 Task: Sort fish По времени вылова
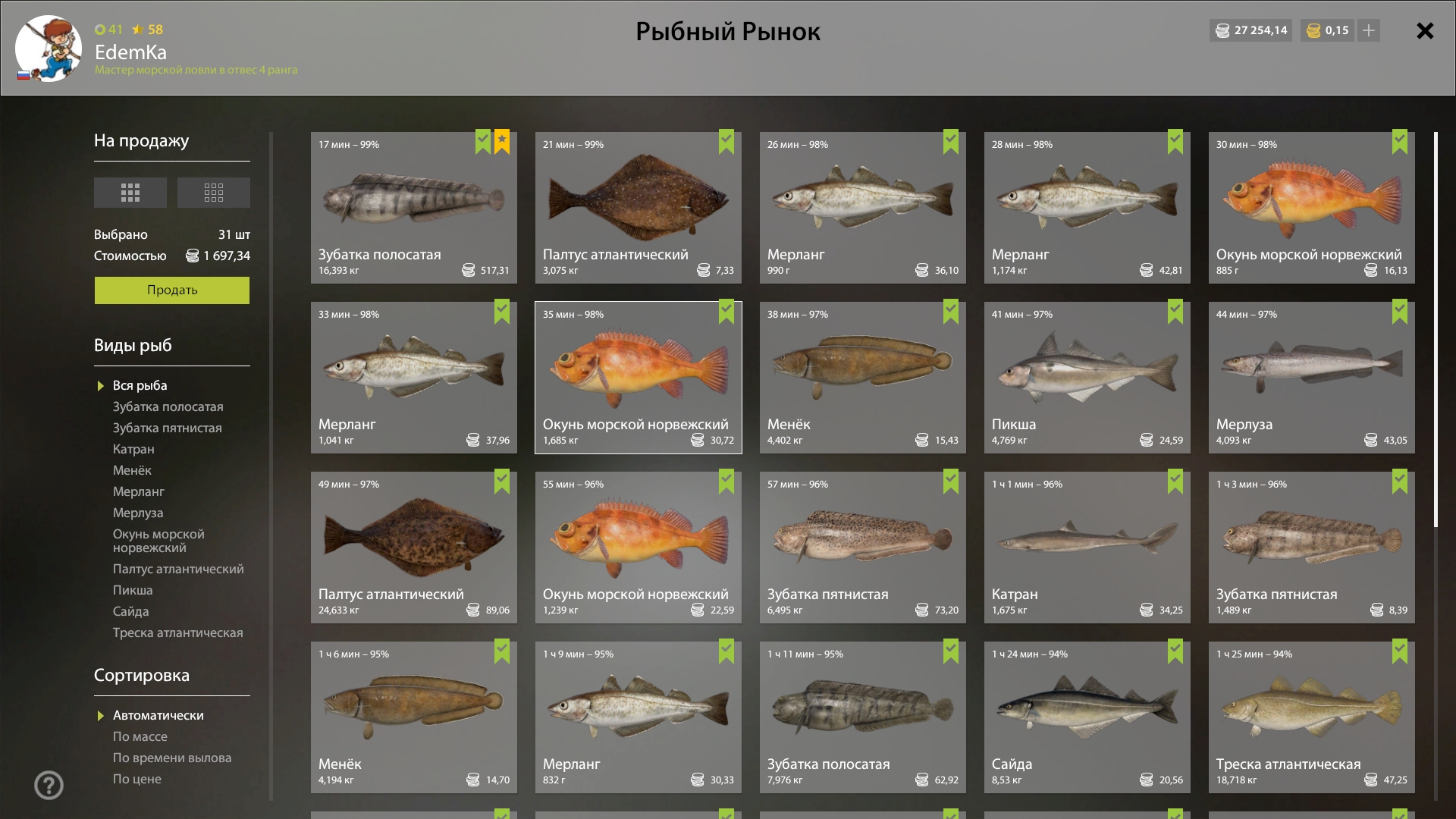171,758
